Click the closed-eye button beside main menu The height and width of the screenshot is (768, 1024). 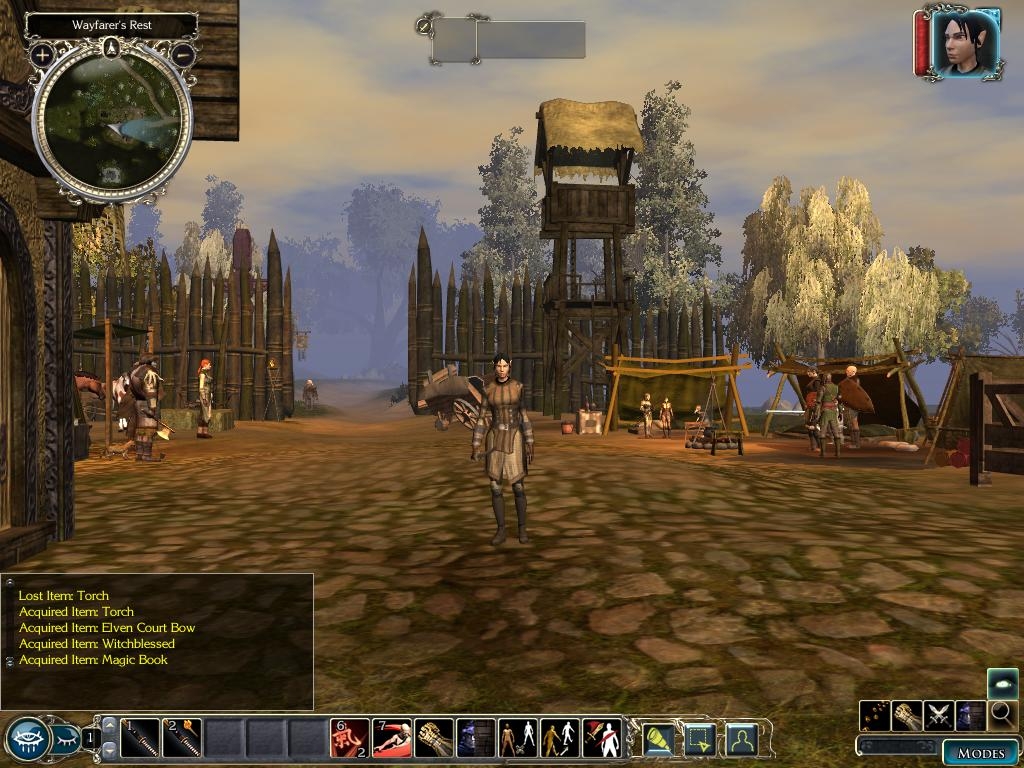(x=66, y=739)
